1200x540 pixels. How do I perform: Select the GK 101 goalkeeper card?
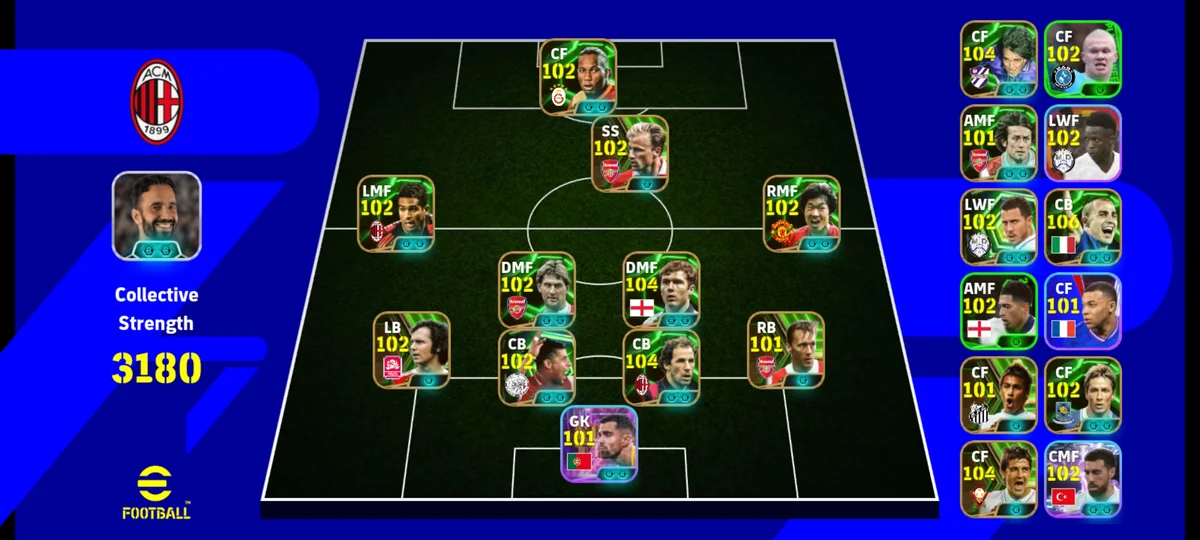pos(599,445)
